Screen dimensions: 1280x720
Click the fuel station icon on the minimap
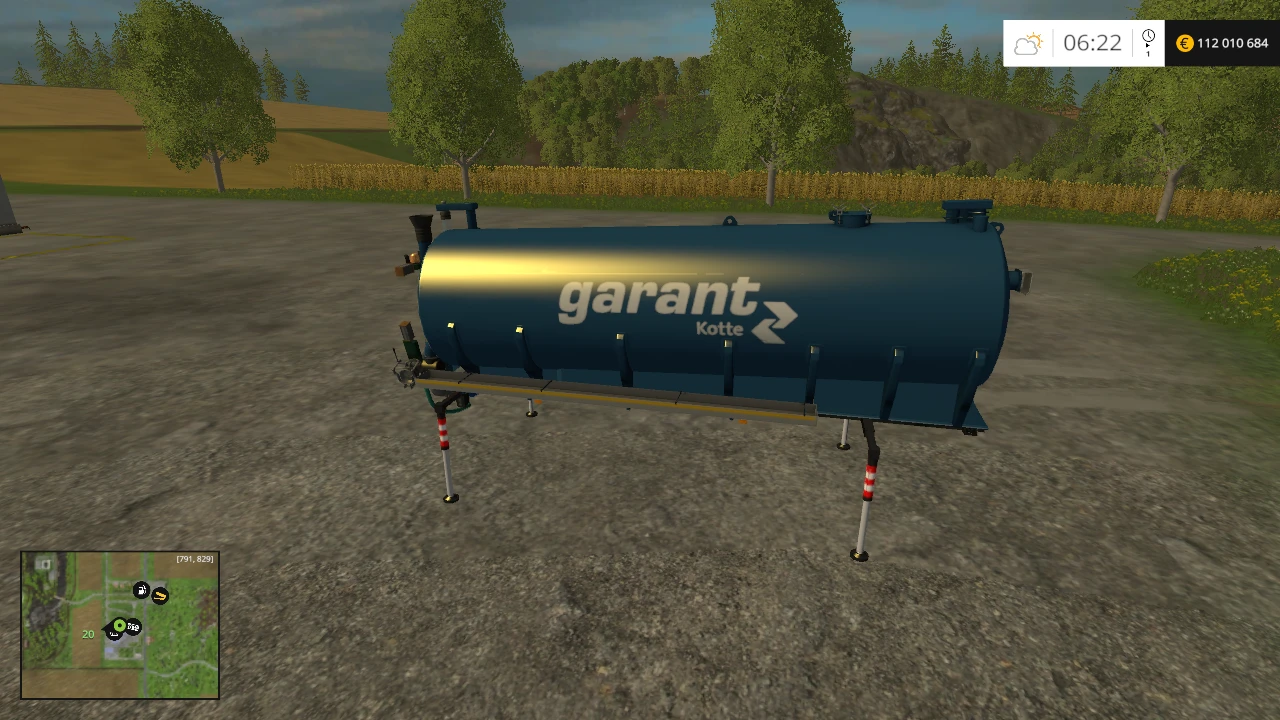(142, 590)
